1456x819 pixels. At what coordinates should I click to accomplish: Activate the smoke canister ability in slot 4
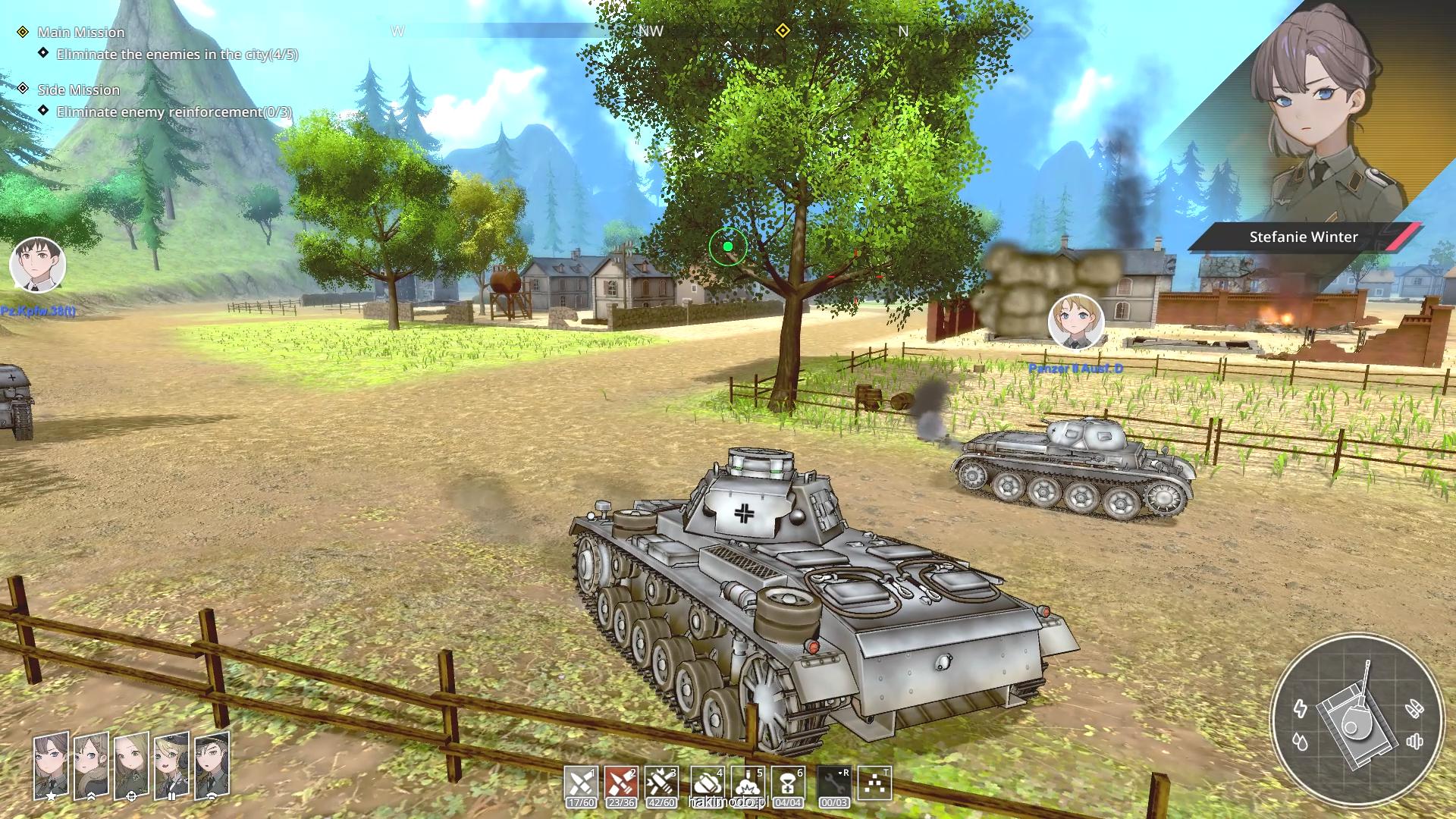pos(707,783)
